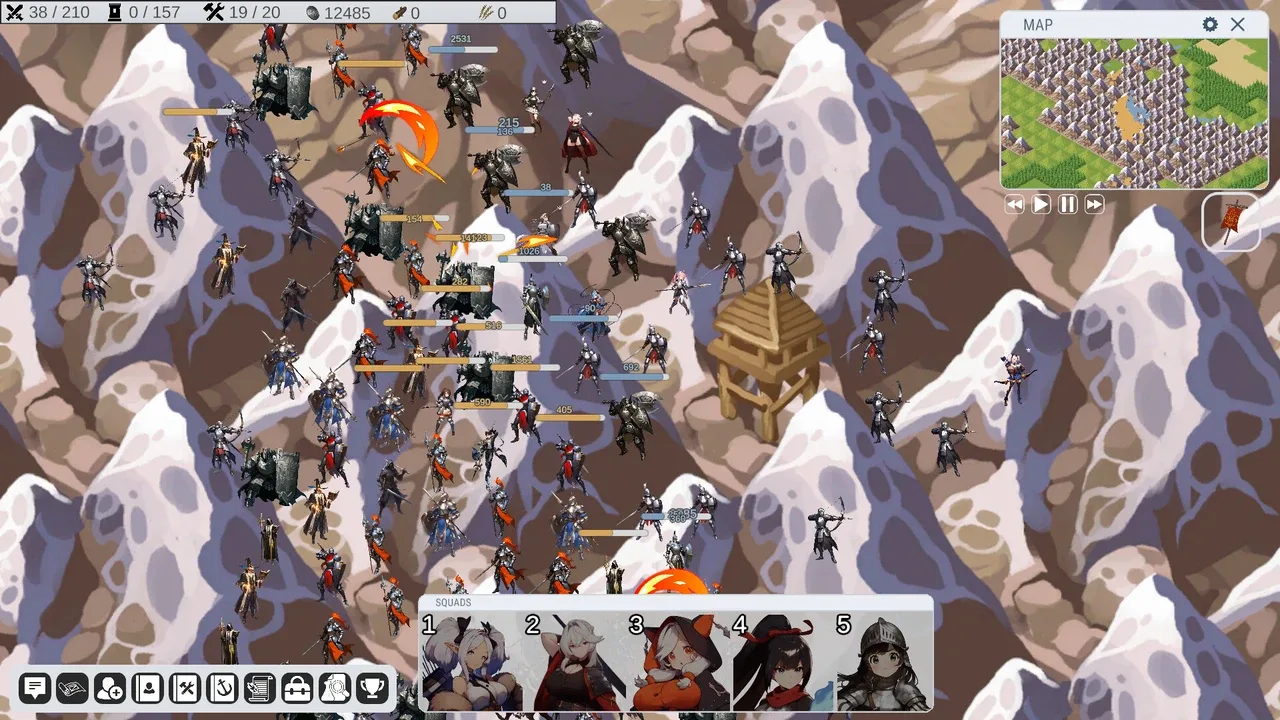
Task: Open the anchor book icon
Action: pos(222,688)
